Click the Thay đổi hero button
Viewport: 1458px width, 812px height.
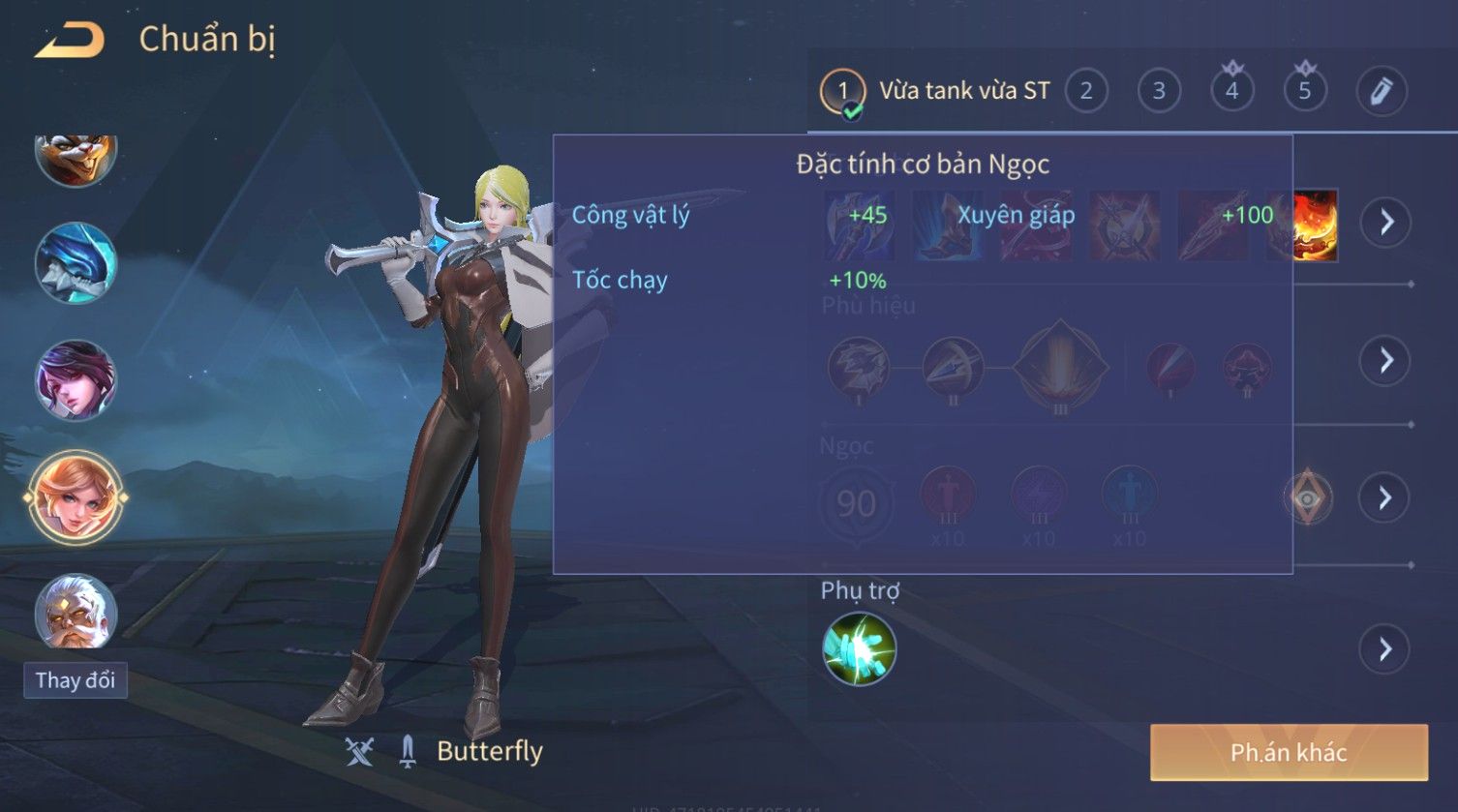[x=76, y=680]
